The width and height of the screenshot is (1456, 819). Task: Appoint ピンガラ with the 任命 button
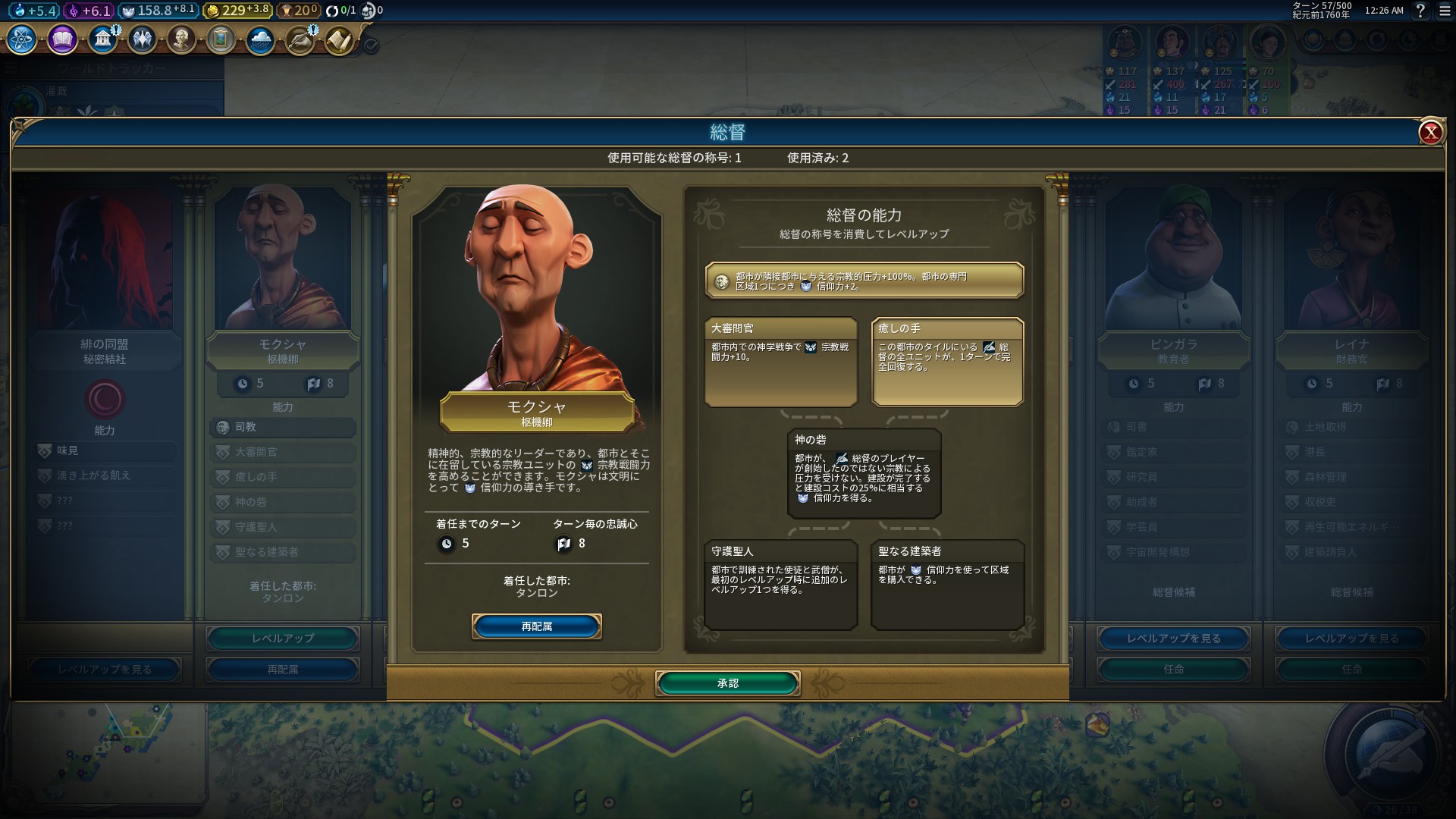point(1173,670)
